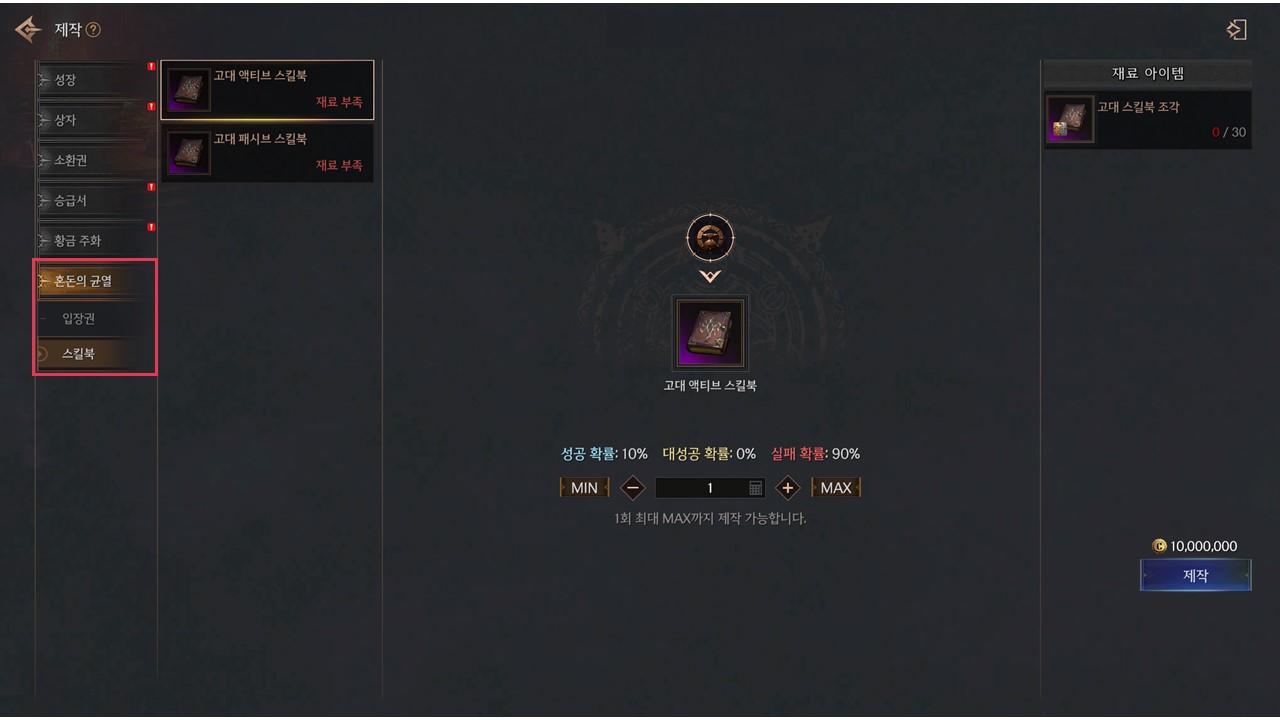Screen dimensions: 1280x720
Task: Choose the 고대 액티브 스킬북 recipe
Action: tap(267, 90)
